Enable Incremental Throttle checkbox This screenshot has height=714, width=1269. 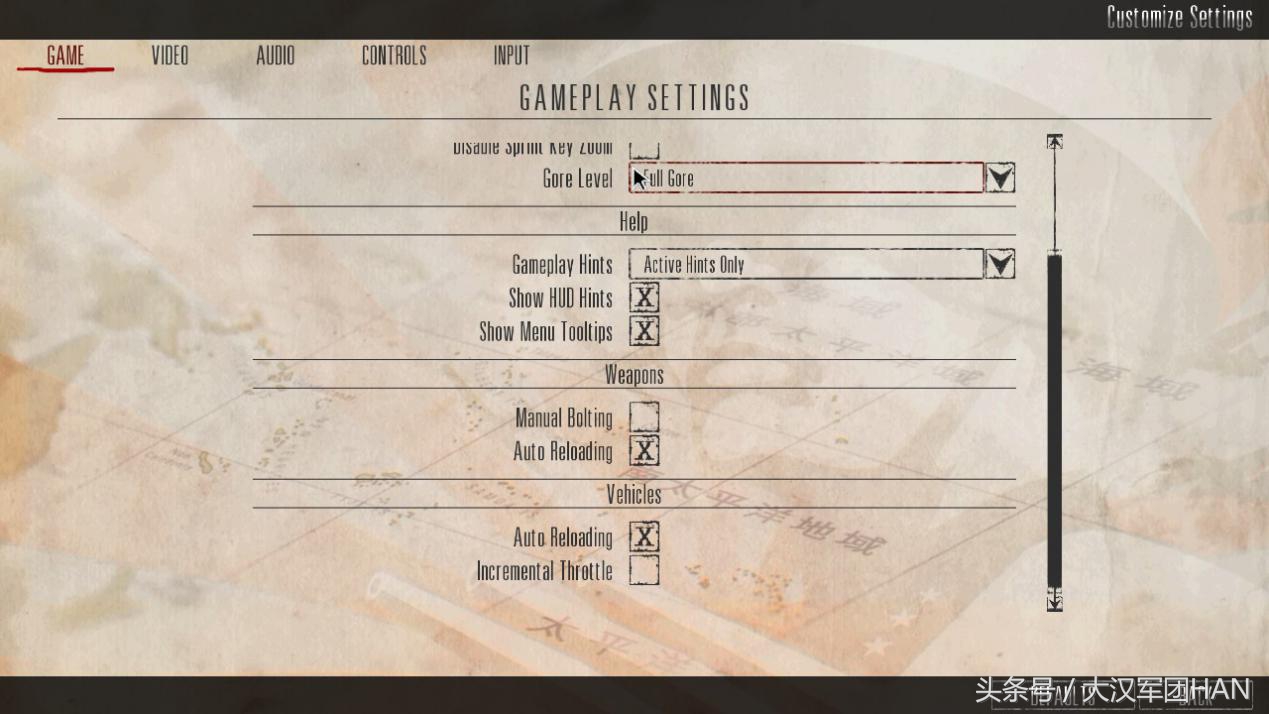click(x=645, y=571)
